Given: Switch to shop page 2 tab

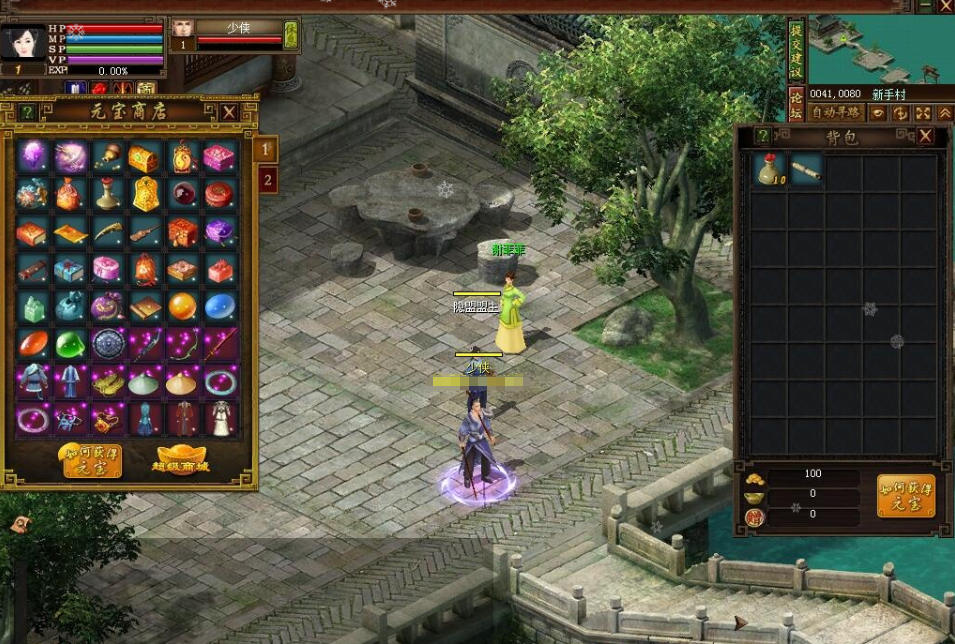Looking at the screenshot, I should 267,180.
